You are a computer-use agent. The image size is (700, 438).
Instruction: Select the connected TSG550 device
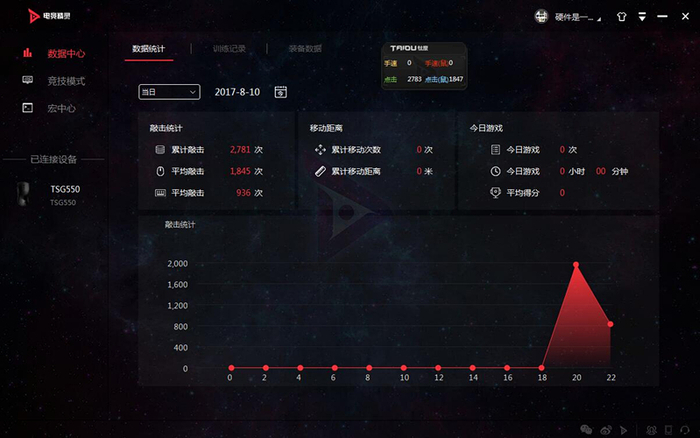pos(60,194)
